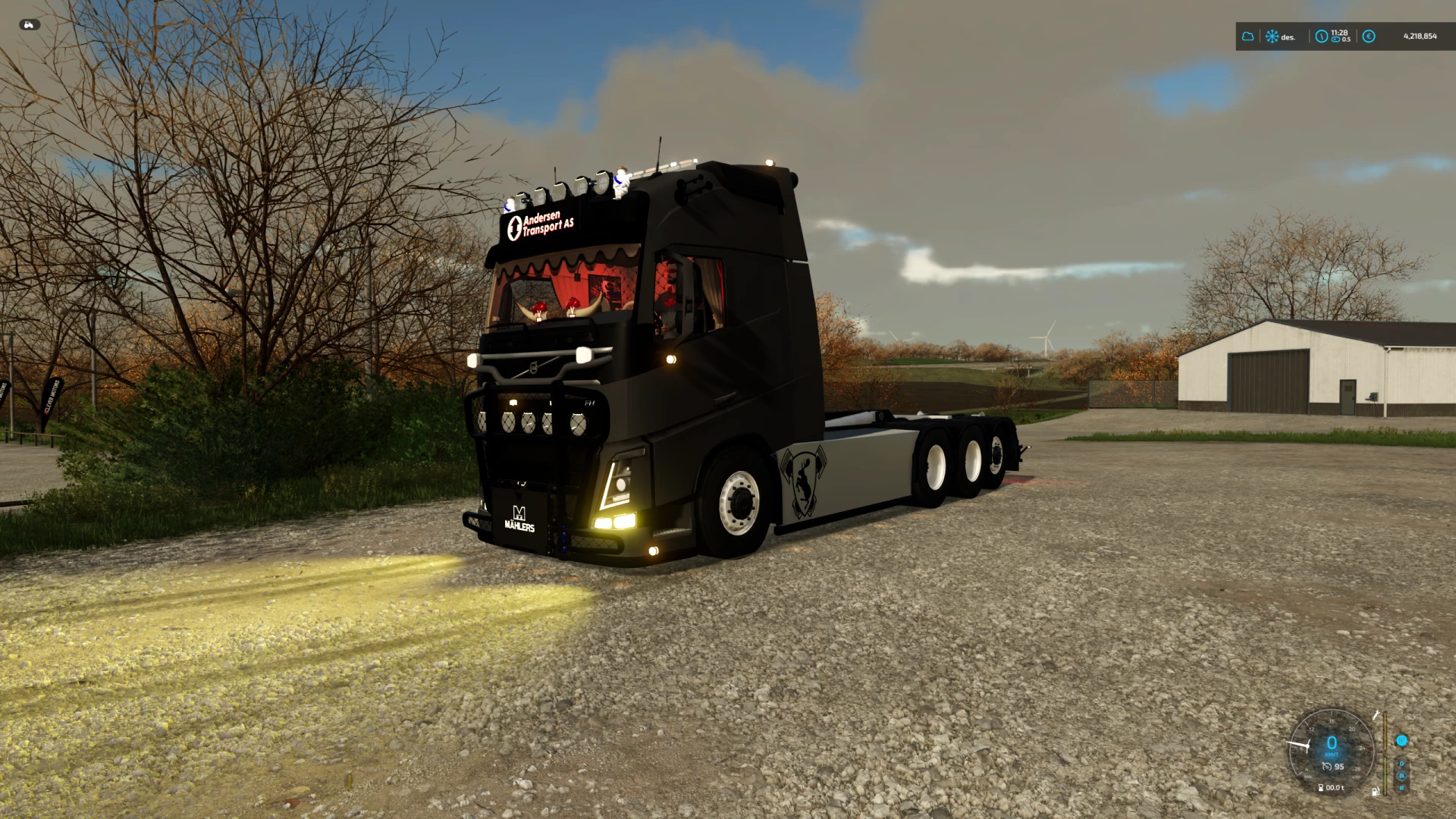Engage Reverse (R) gear mode
This screenshot has height=819, width=1456.
coord(1401,788)
